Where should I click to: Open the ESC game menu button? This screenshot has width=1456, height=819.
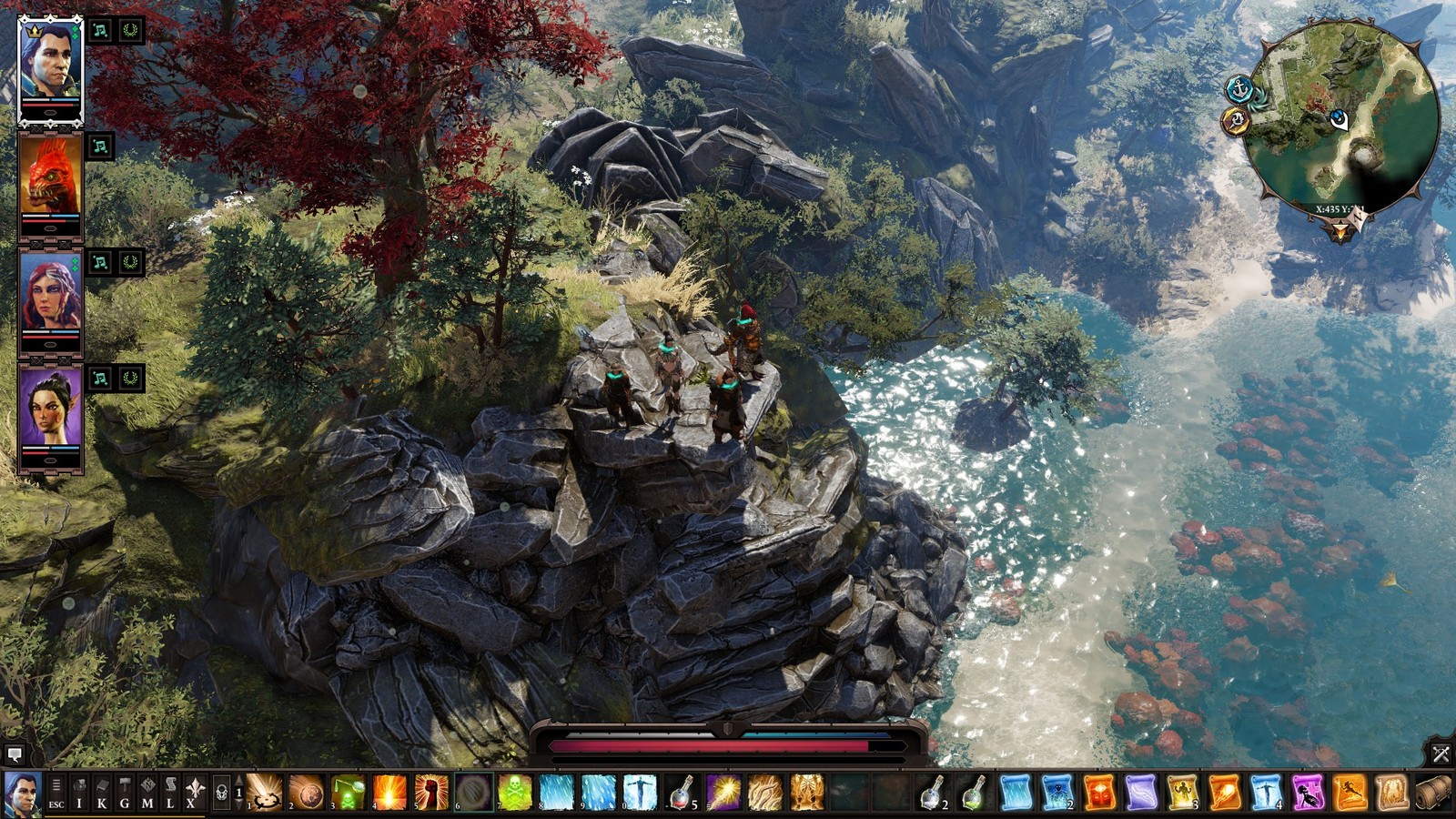tap(56, 794)
